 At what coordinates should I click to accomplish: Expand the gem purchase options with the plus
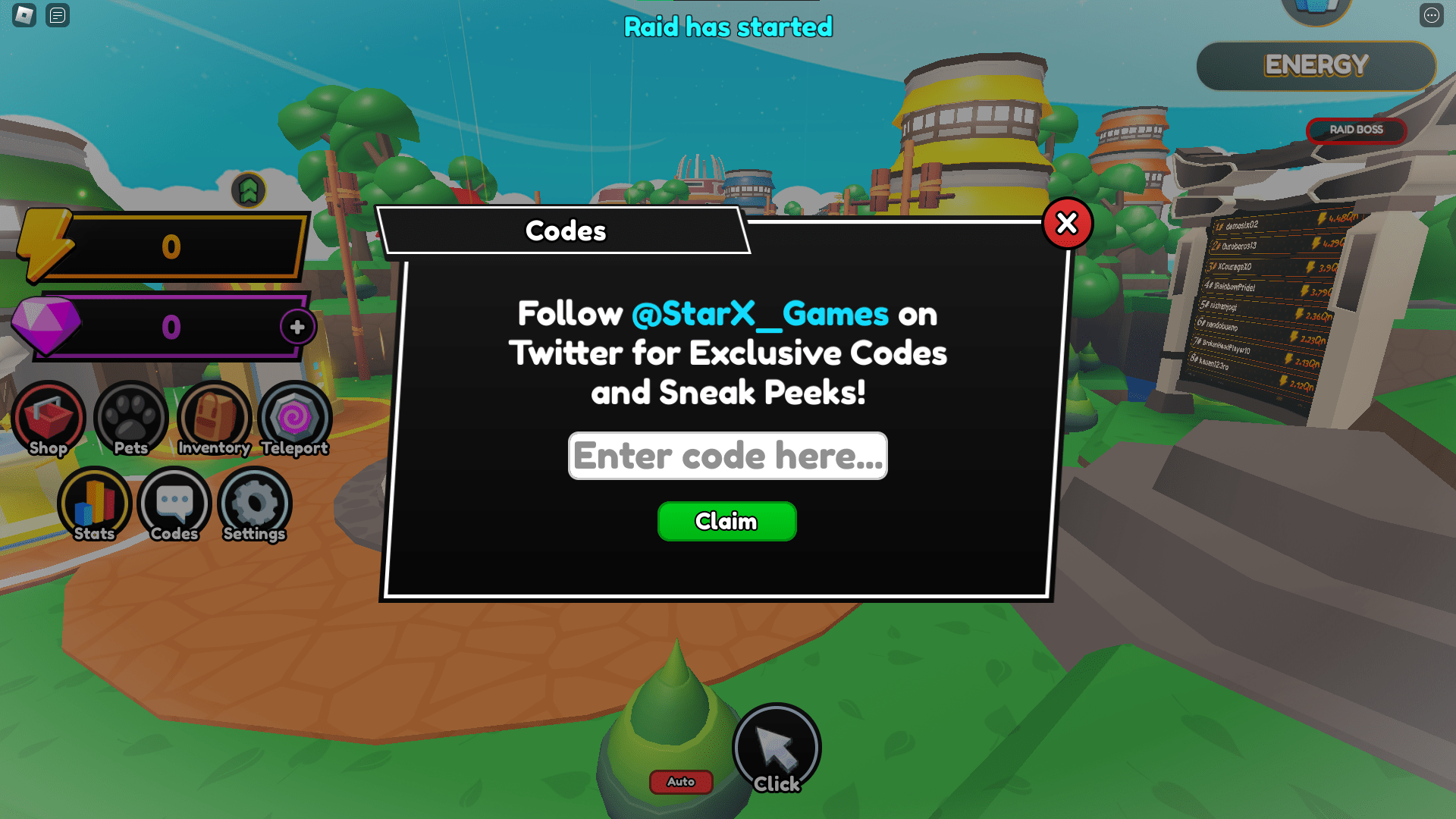(x=297, y=328)
